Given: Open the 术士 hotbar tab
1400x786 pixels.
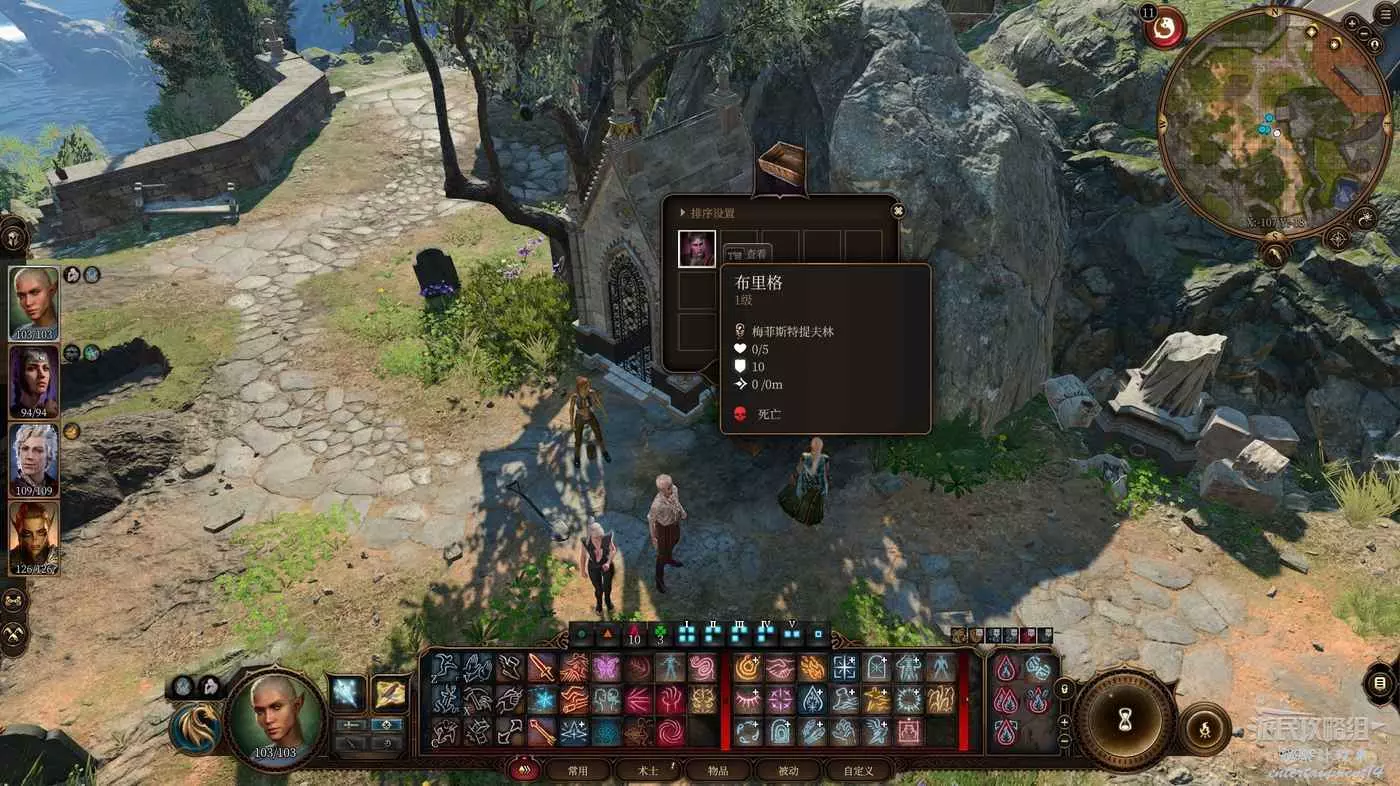Looking at the screenshot, I should coord(648,771).
